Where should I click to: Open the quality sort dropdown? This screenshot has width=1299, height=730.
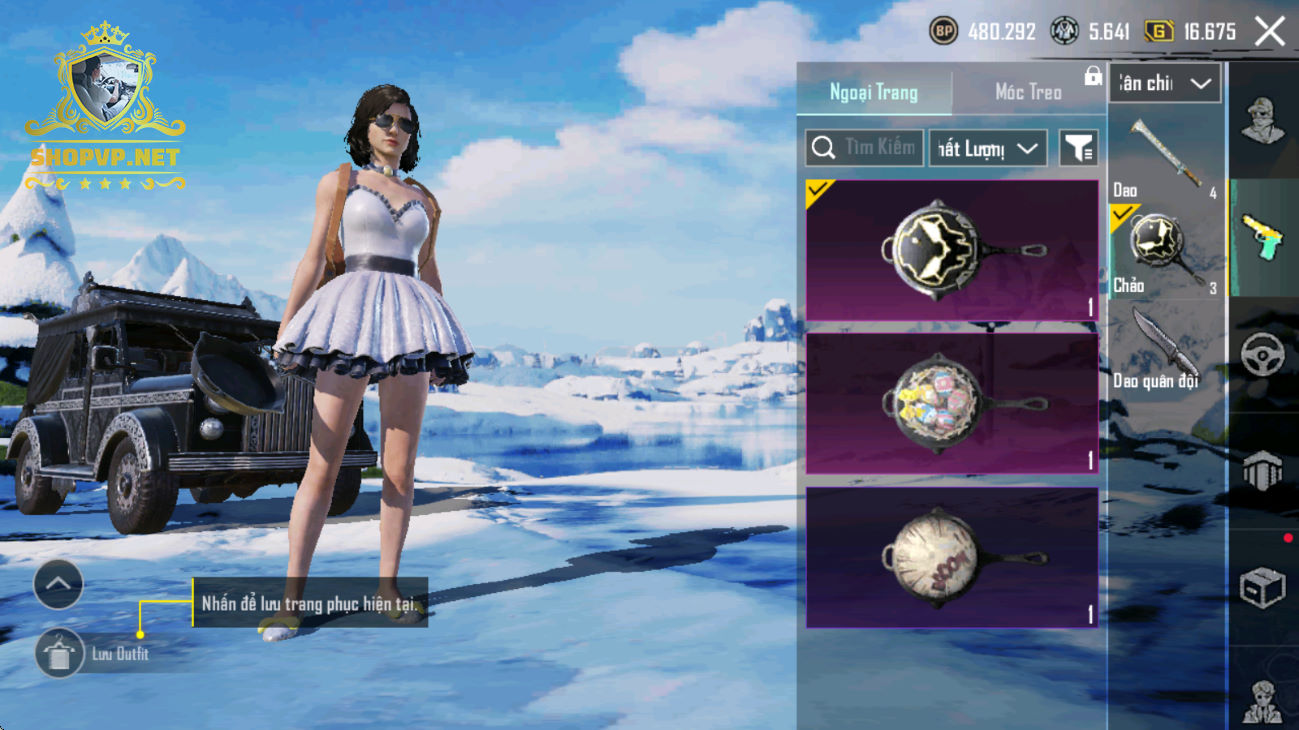(x=987, y=148)
